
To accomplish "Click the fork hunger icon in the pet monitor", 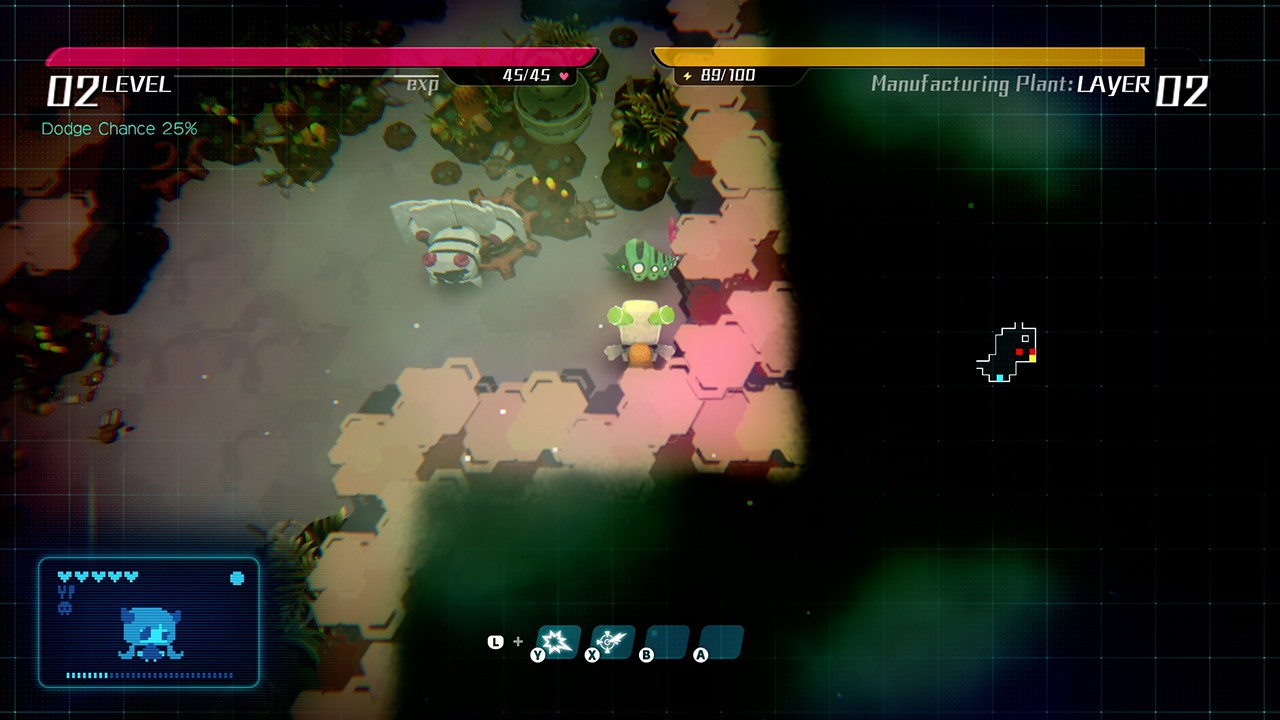I will click(66, 592).
